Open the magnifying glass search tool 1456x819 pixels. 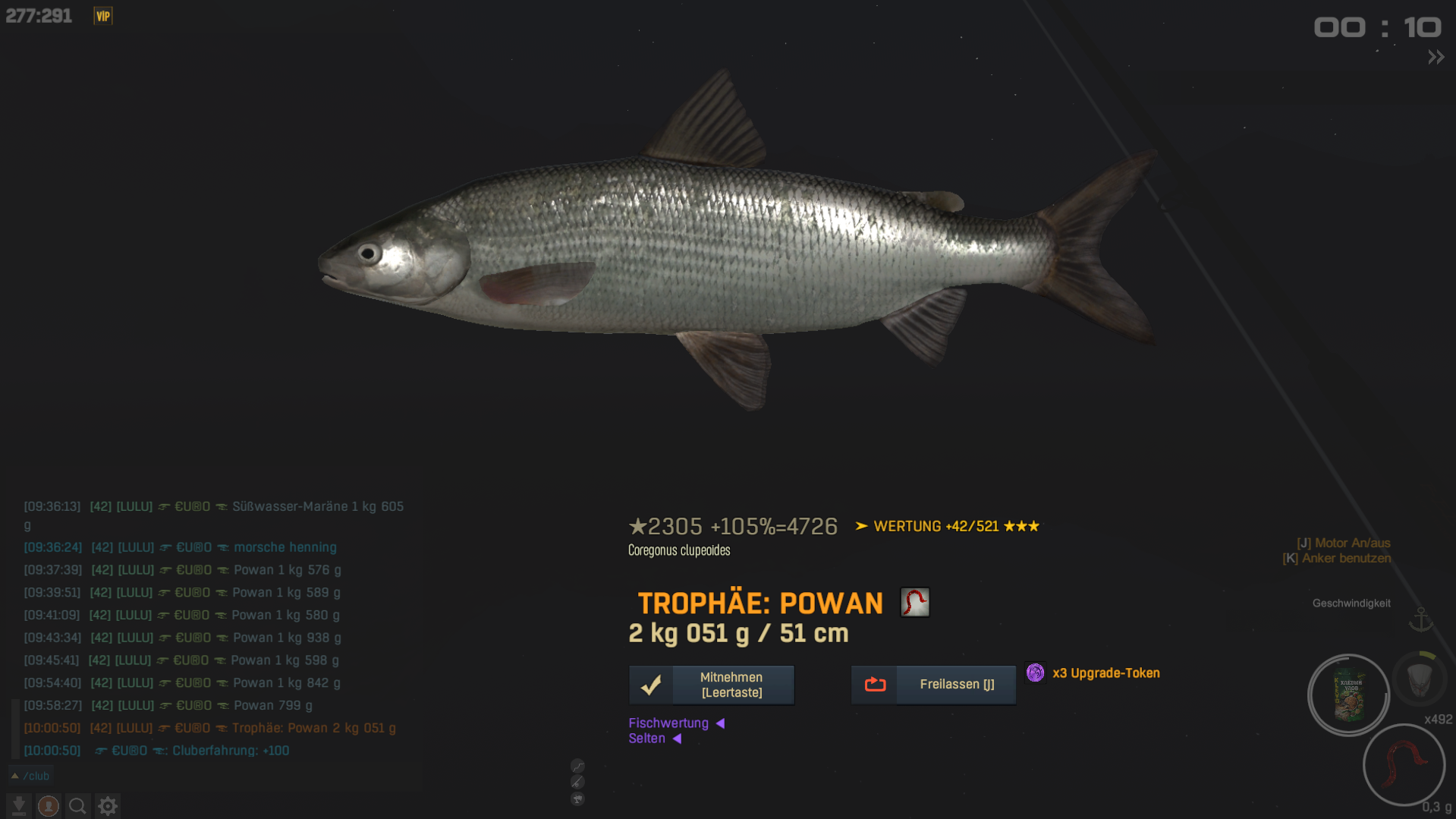[77, 805]
